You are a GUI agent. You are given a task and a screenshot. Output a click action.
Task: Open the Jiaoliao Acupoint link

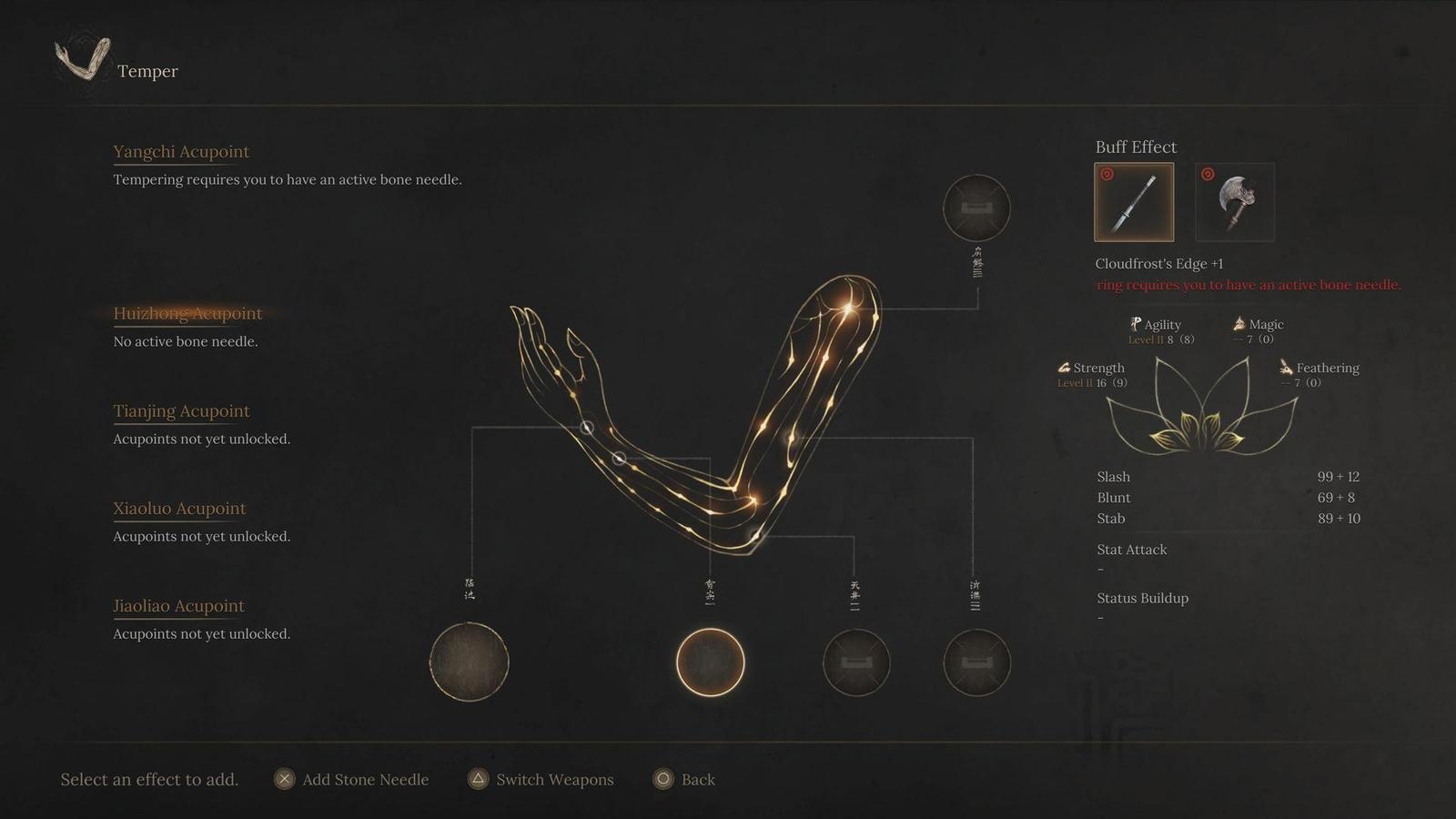178,606
